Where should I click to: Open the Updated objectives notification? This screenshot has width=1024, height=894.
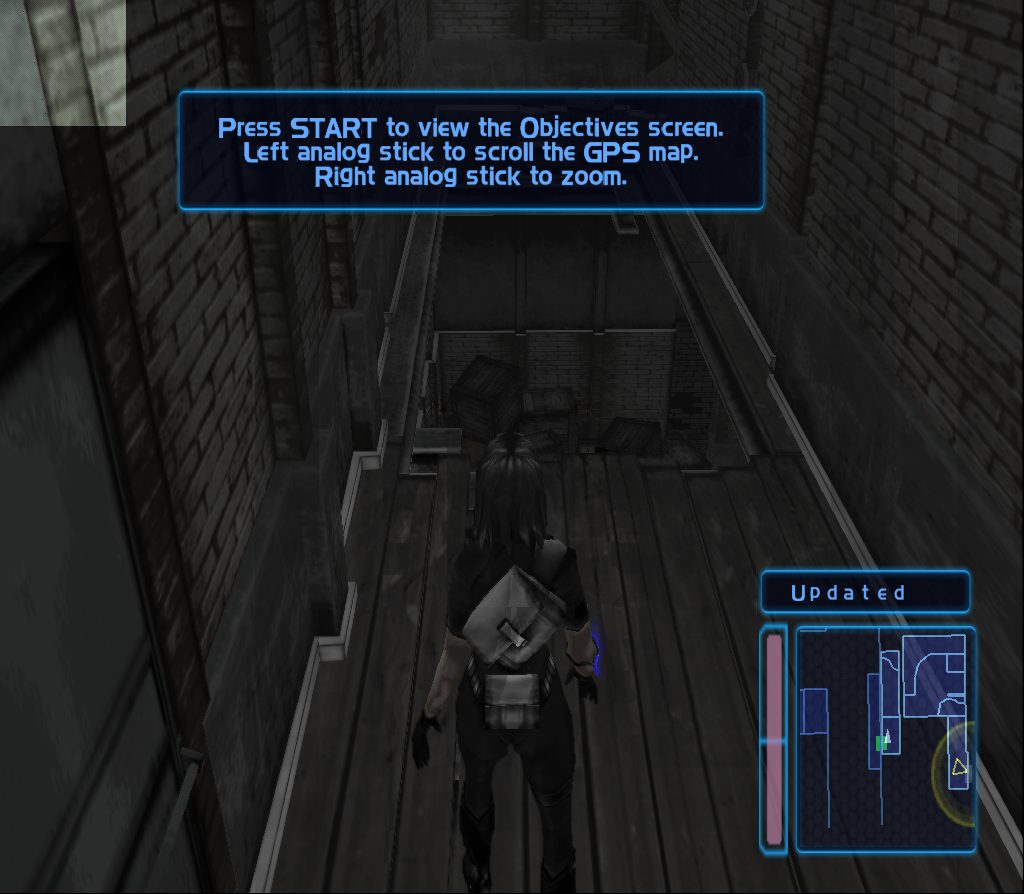click(865, 592)
